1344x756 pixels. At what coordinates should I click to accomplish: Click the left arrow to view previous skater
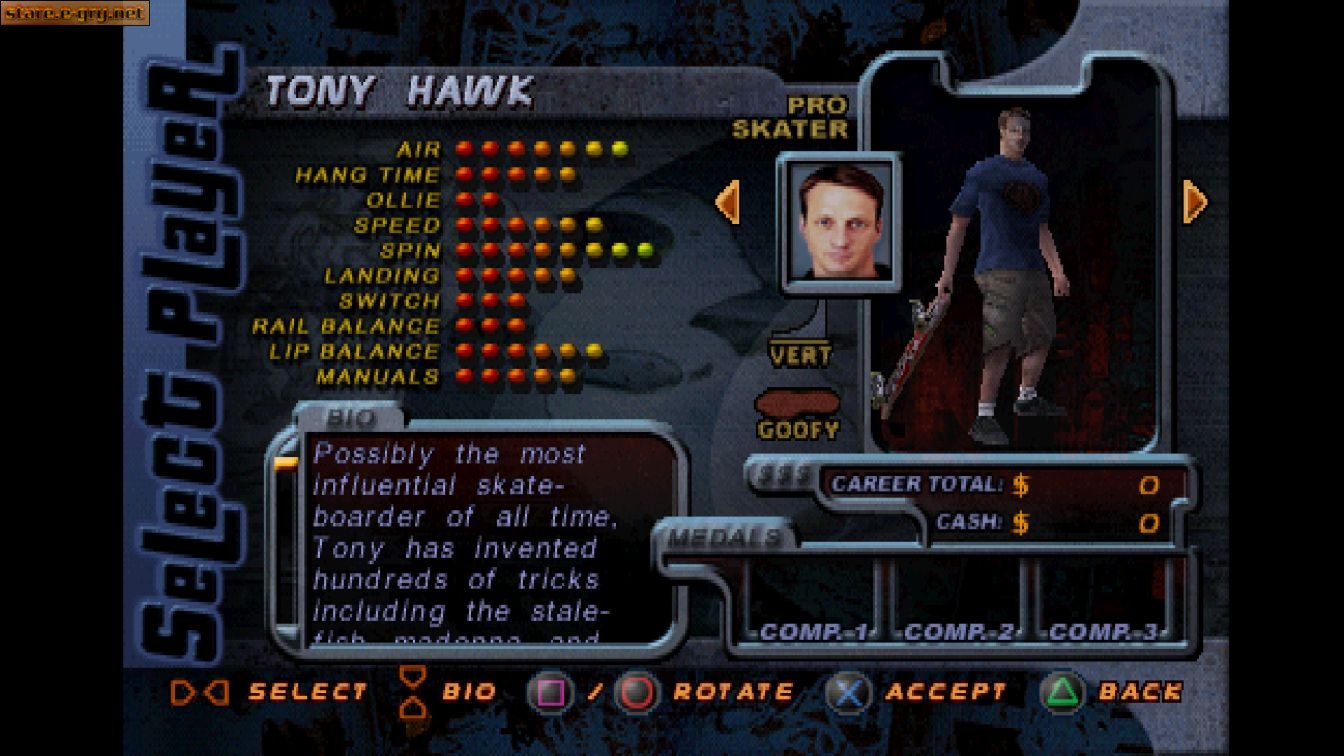click(x=728, y=204)
